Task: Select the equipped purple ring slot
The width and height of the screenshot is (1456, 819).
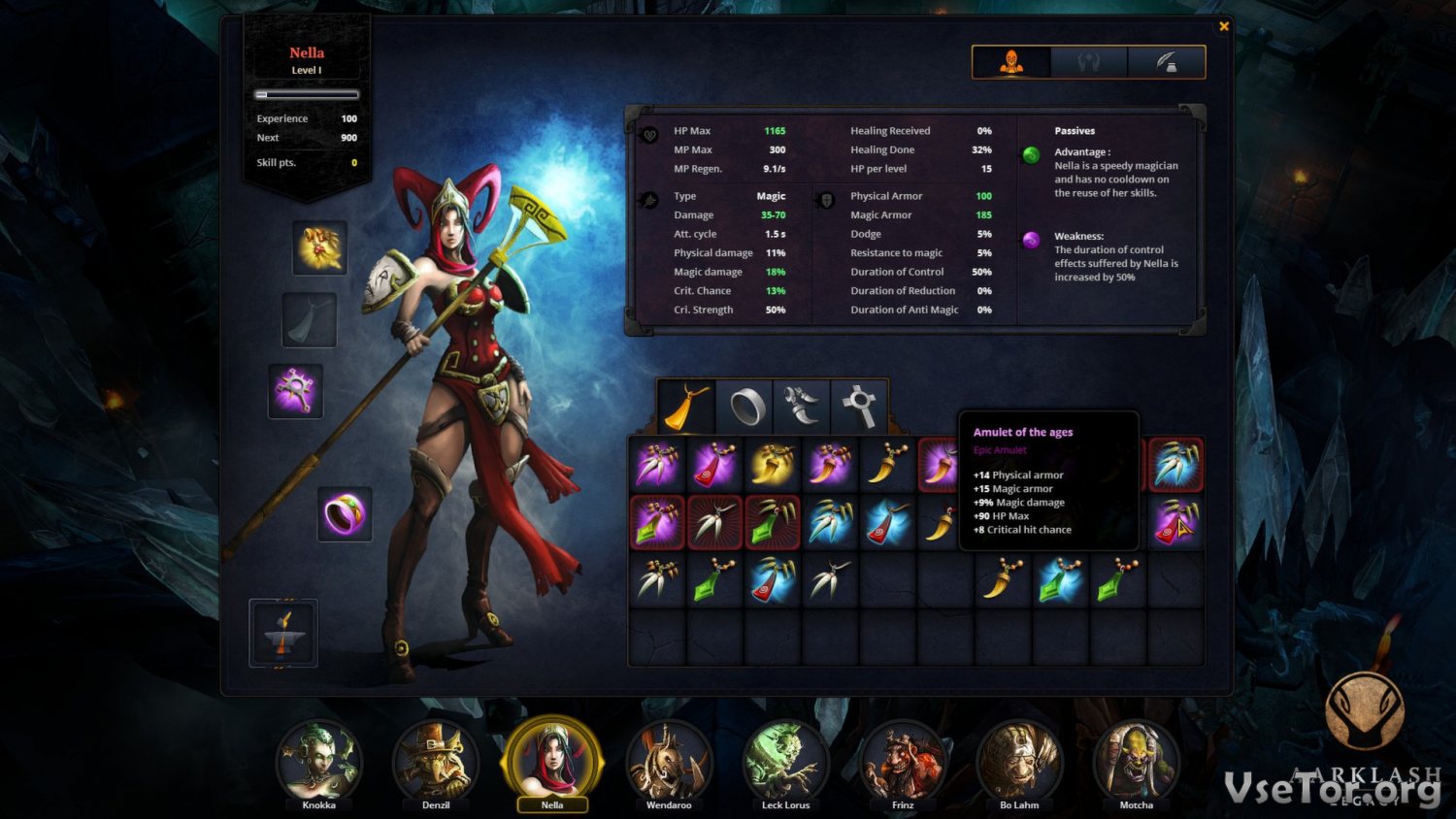Action: (x=345, y=514)
